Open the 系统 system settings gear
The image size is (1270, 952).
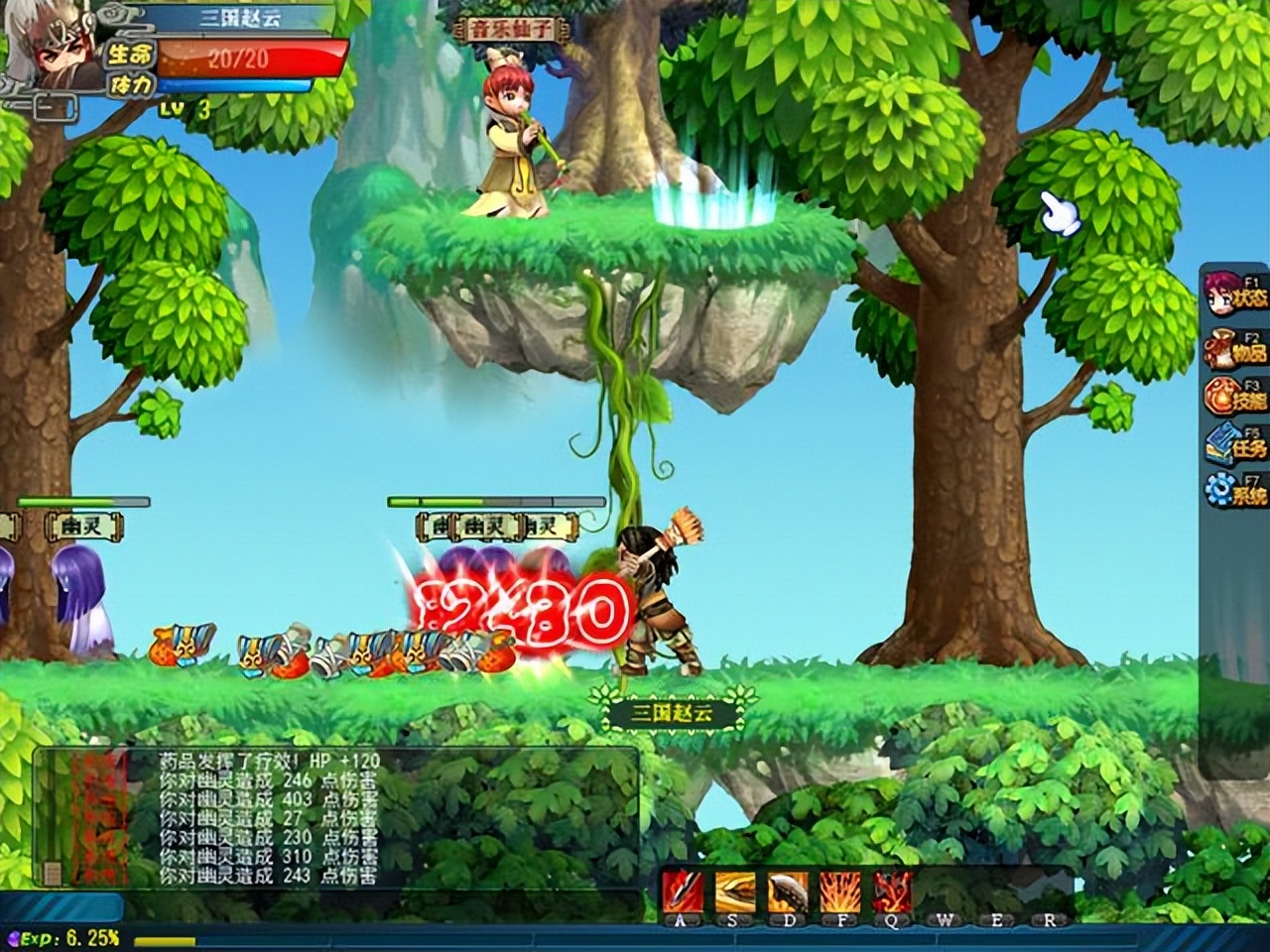coord(1233,490)
